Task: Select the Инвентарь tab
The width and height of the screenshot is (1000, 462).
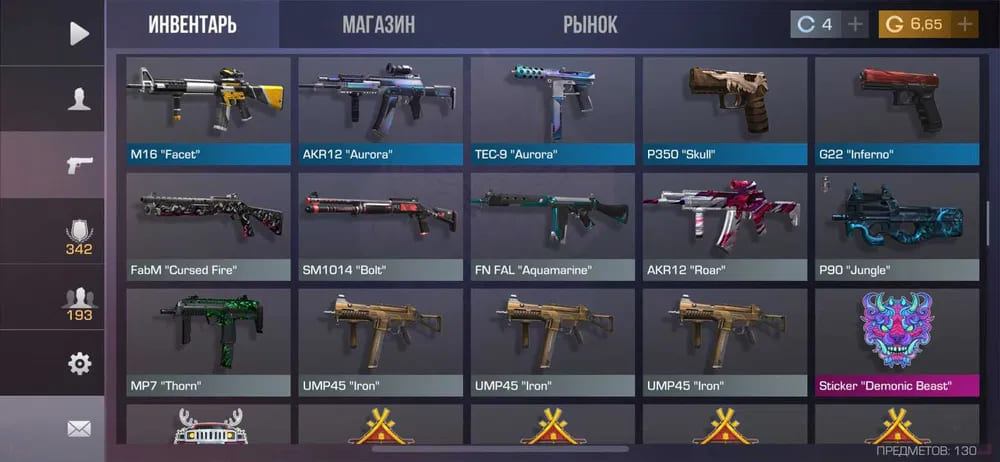Action: click(x=193, y=24)
